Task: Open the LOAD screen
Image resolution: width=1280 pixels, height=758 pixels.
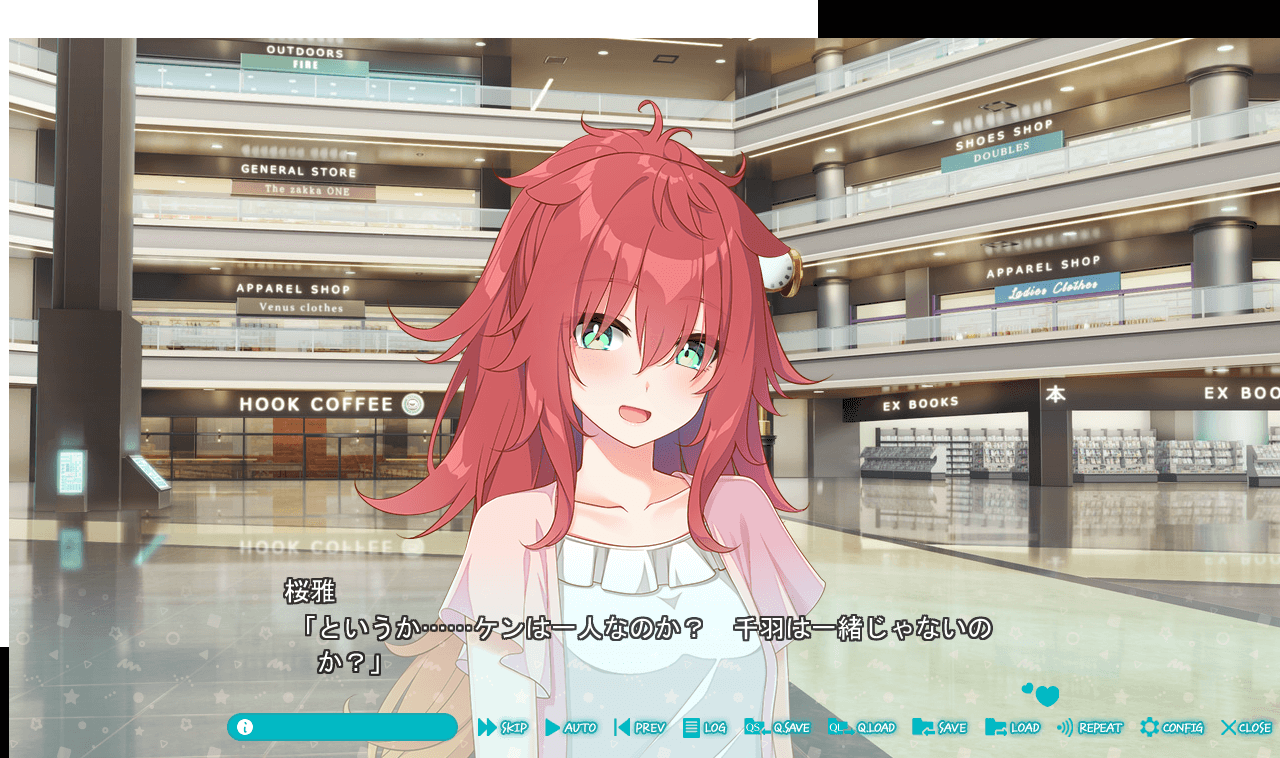Action: click(x=1013, y=727)
